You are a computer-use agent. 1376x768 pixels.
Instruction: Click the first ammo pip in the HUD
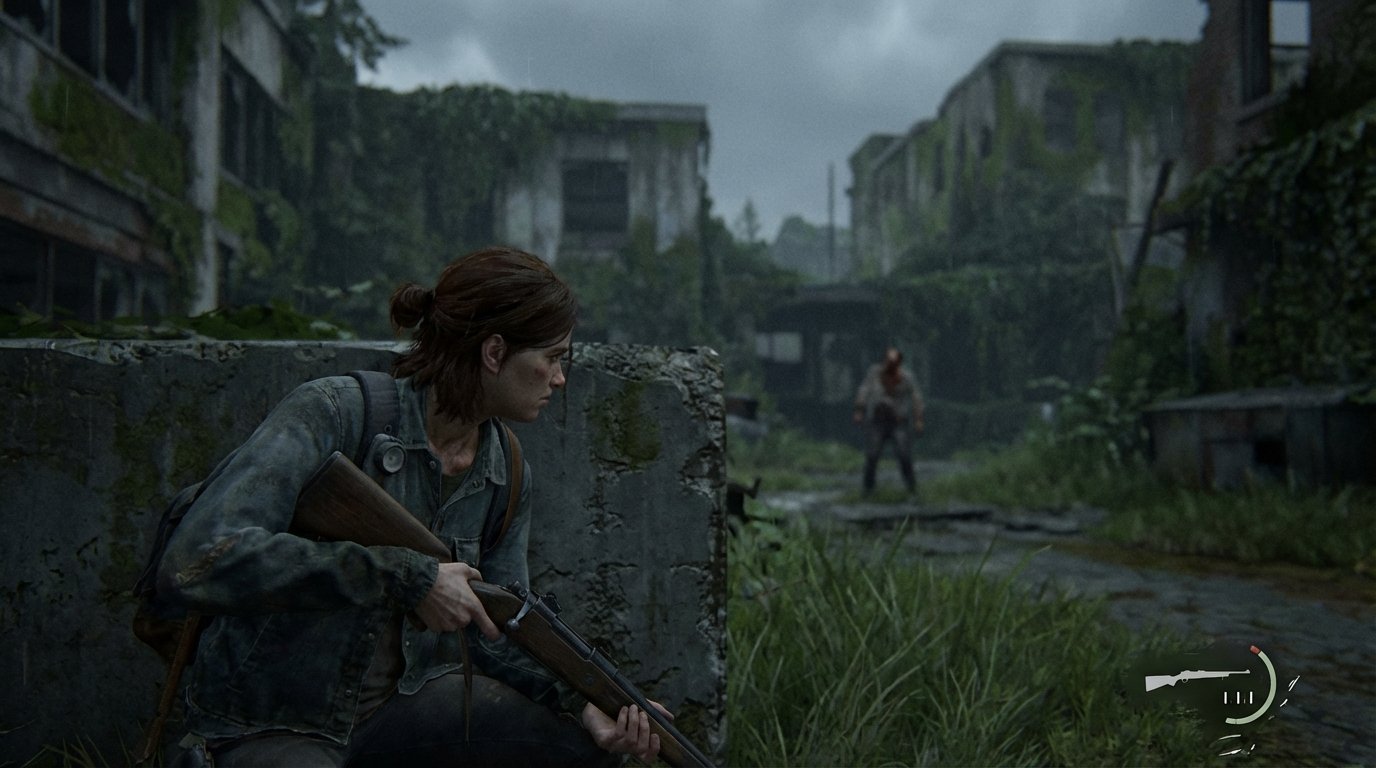click(1225, 697)
